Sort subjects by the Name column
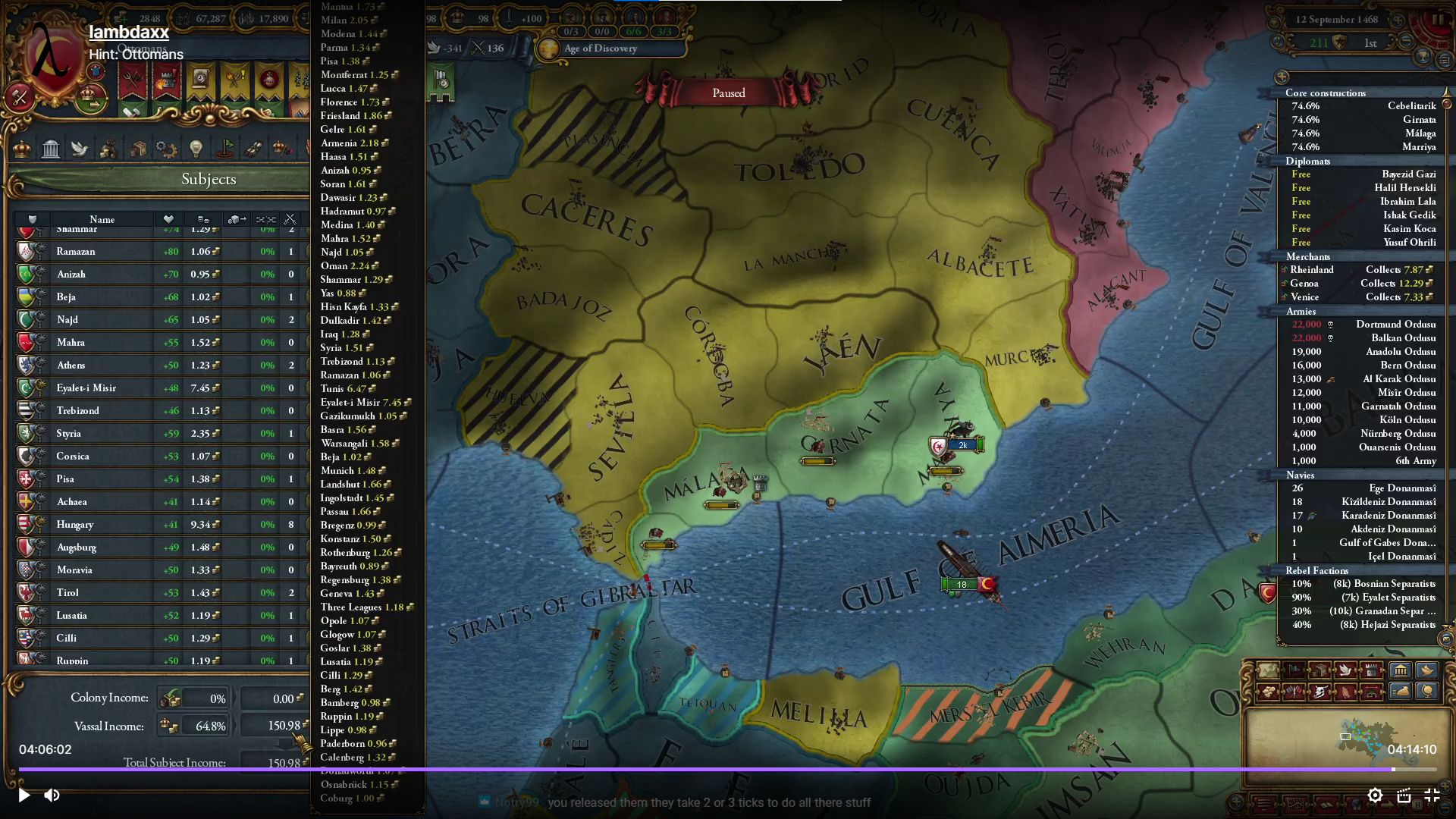The image size is (1456, 819). (102, 219)
